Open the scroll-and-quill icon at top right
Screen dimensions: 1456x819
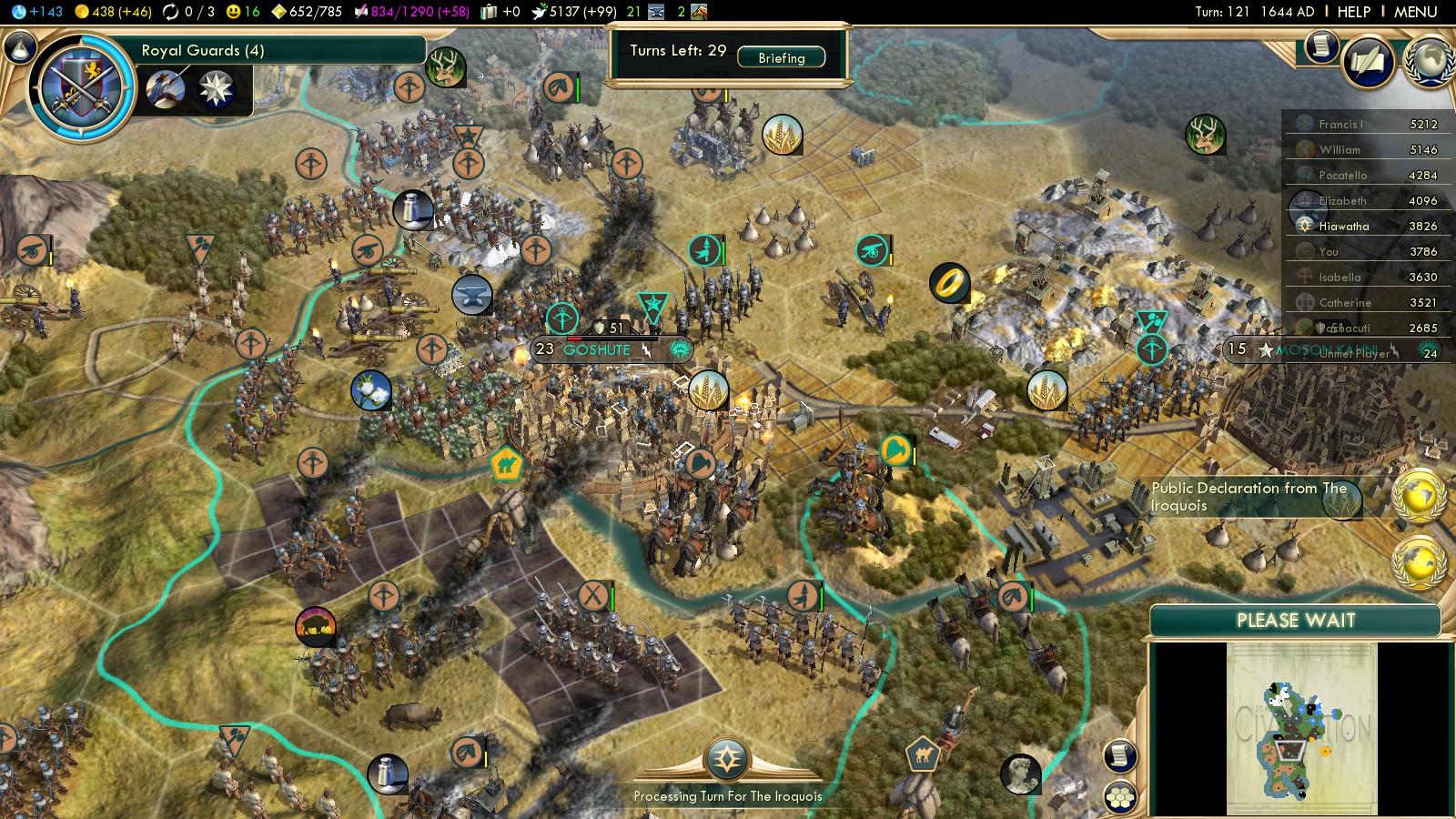click(1322, 45)
